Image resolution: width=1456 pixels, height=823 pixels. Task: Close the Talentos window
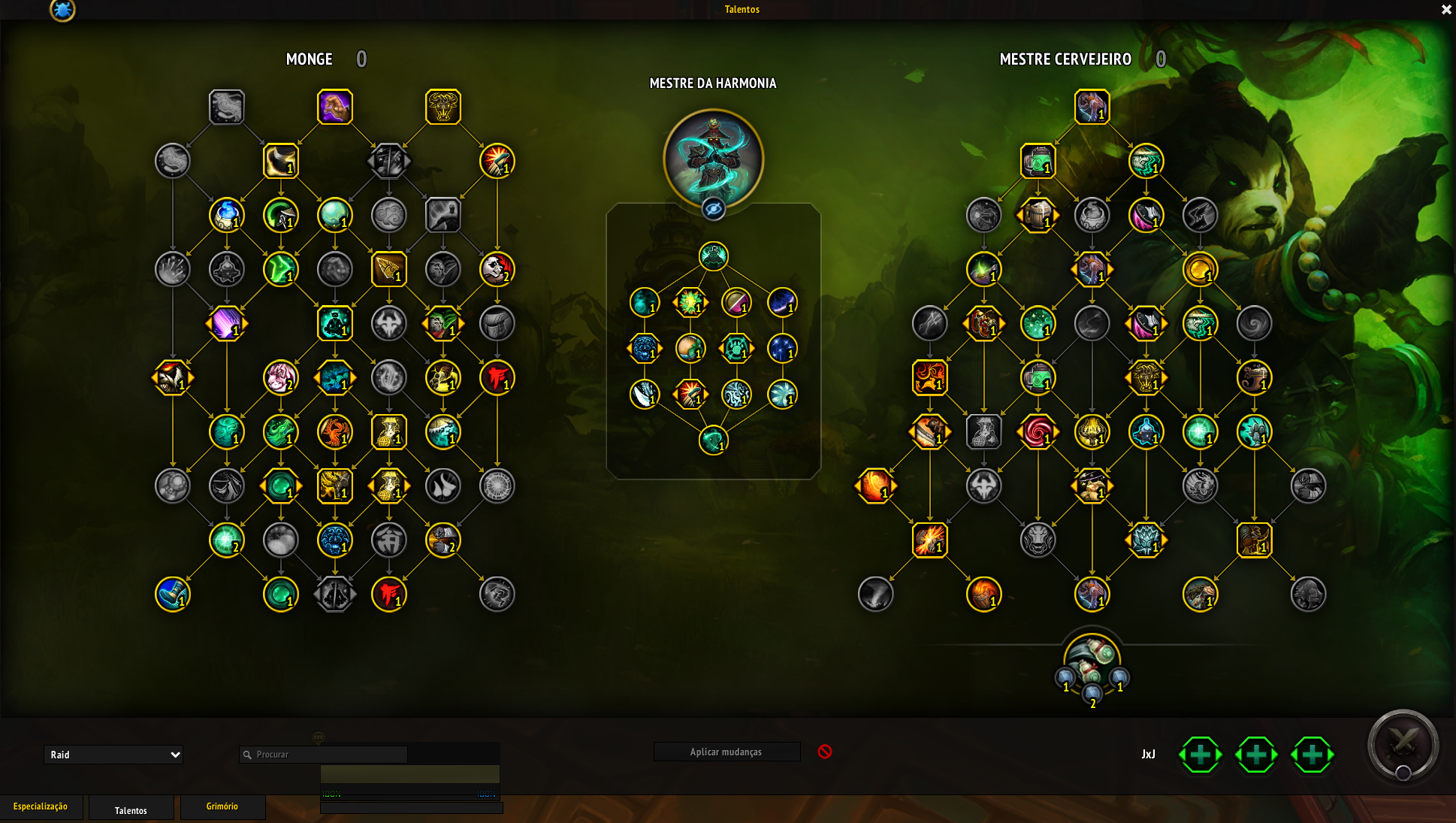1445,10
